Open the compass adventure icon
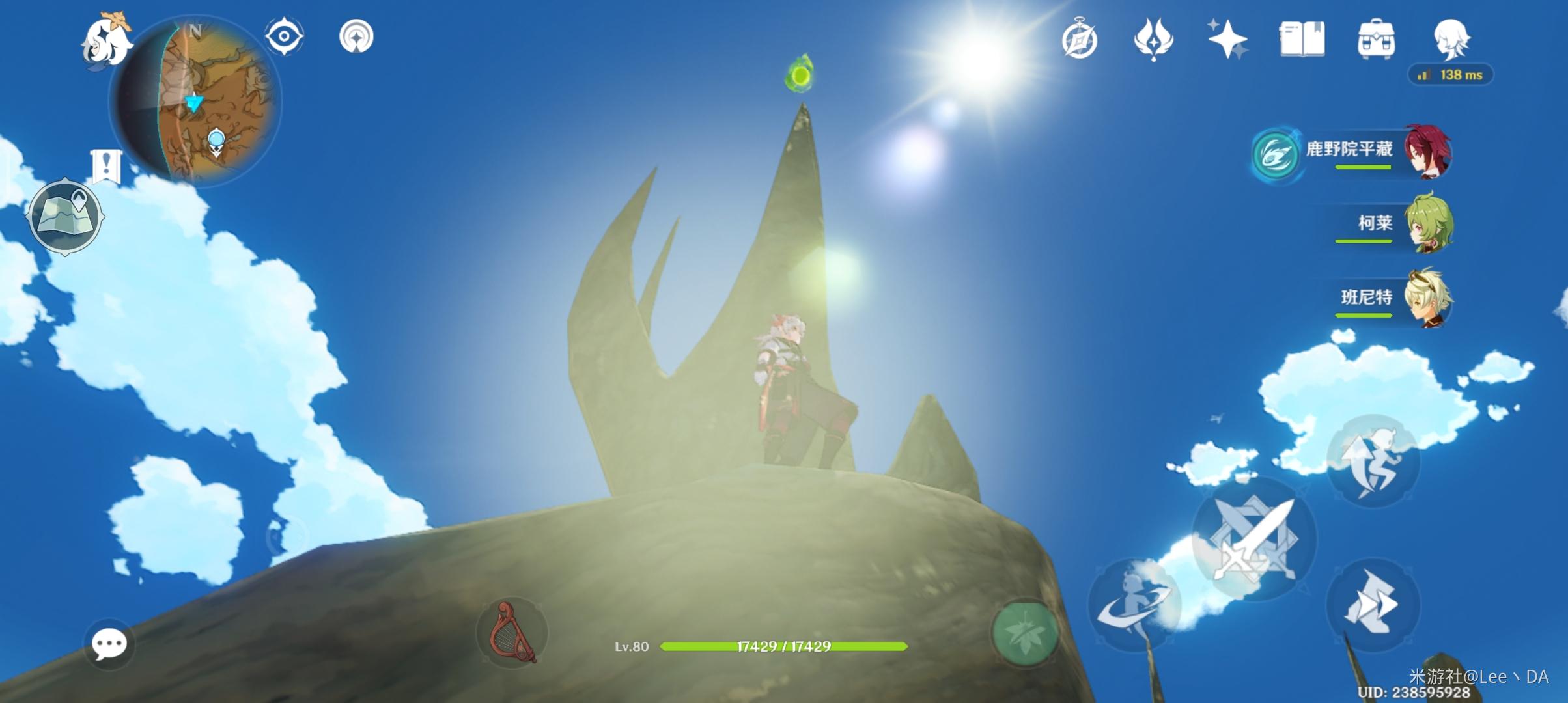Image resolution: width=1568 pixels, height=703 pixels. [1080, 40]
